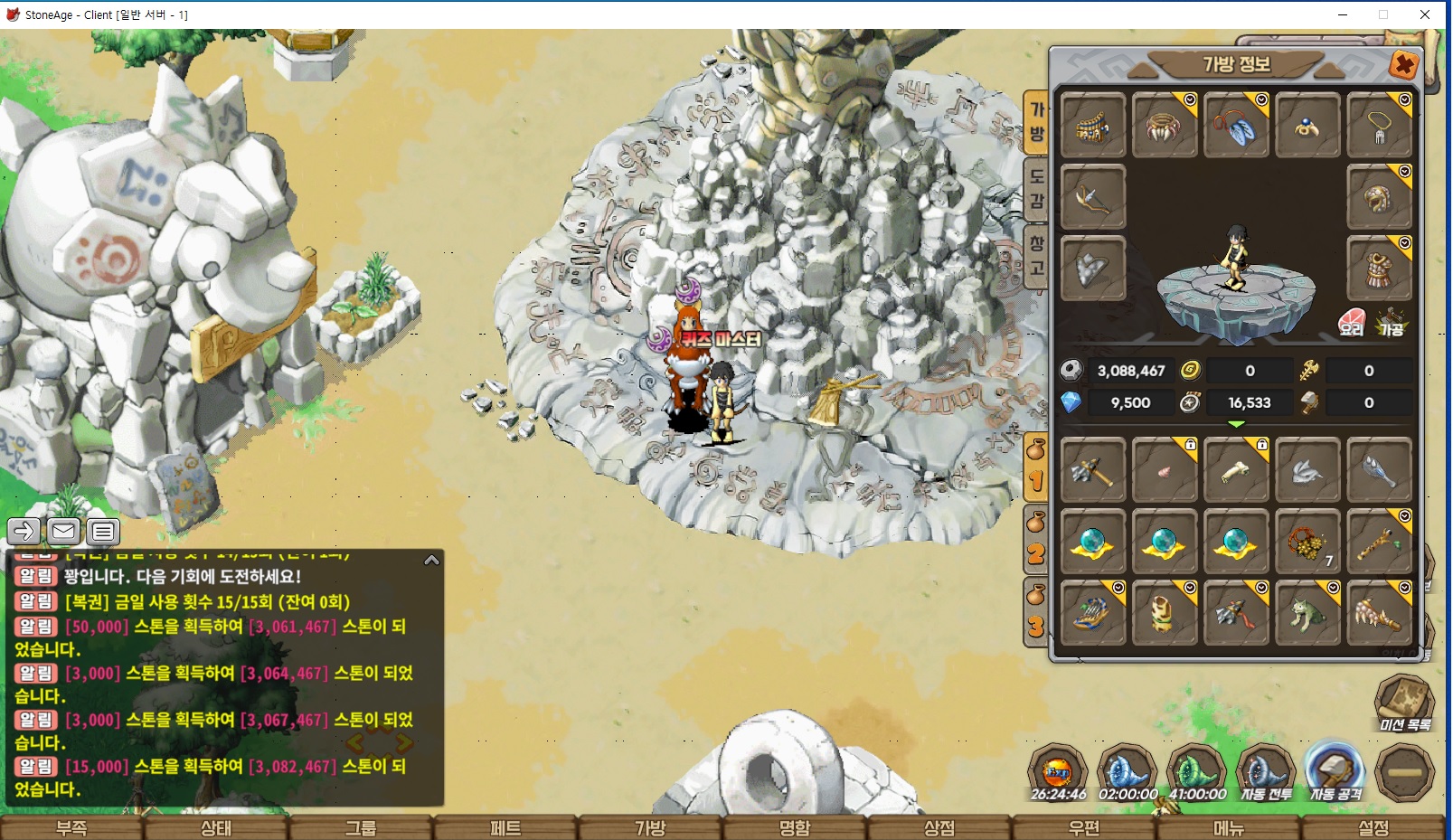Open the 창고 storage tab
1453x840 pixels.
(x=1036, y=255)
